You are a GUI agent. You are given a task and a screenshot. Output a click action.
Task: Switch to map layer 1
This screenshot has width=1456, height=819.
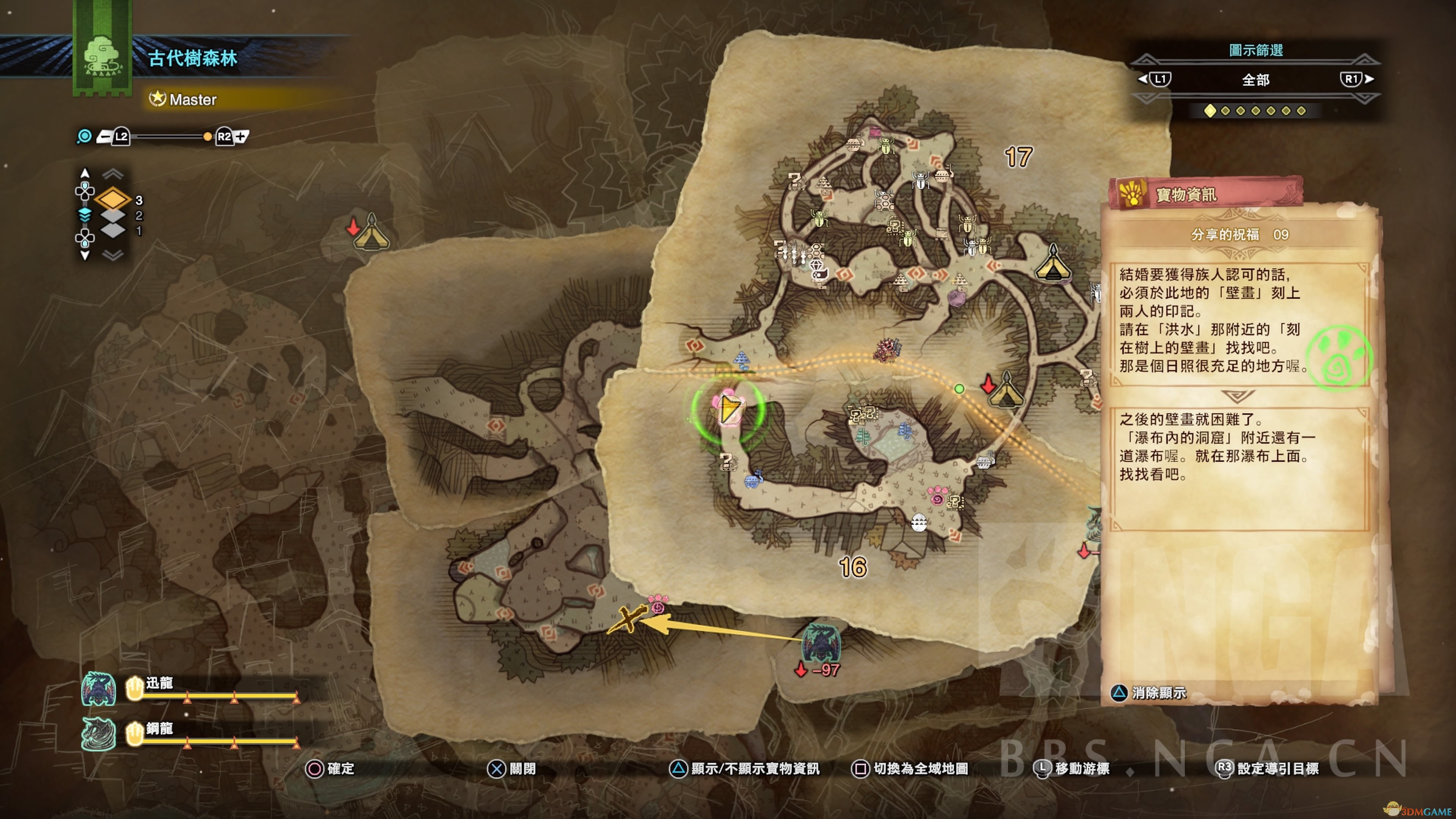pos(113,230)
